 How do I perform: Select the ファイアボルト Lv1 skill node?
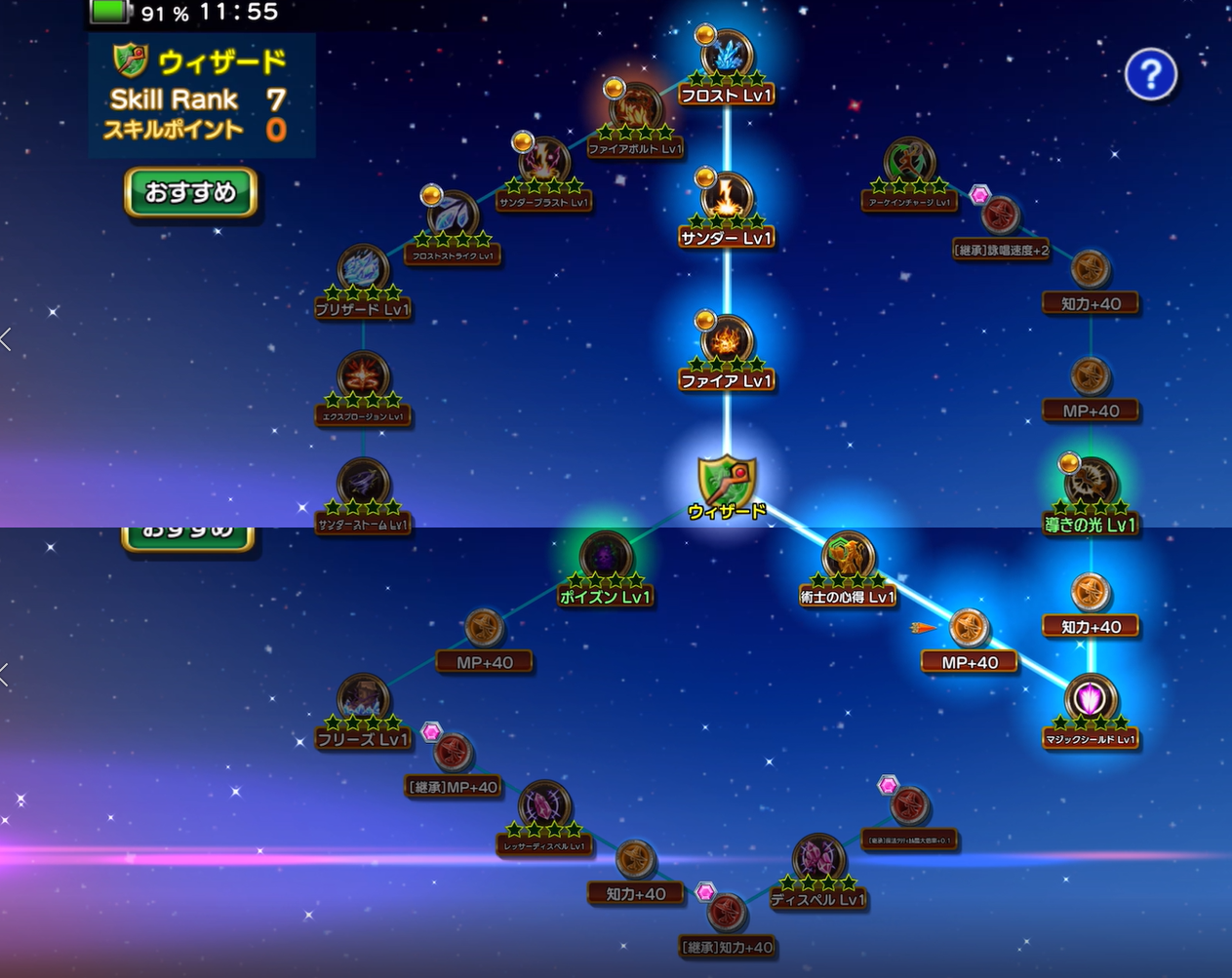click(x=636, y=108)
